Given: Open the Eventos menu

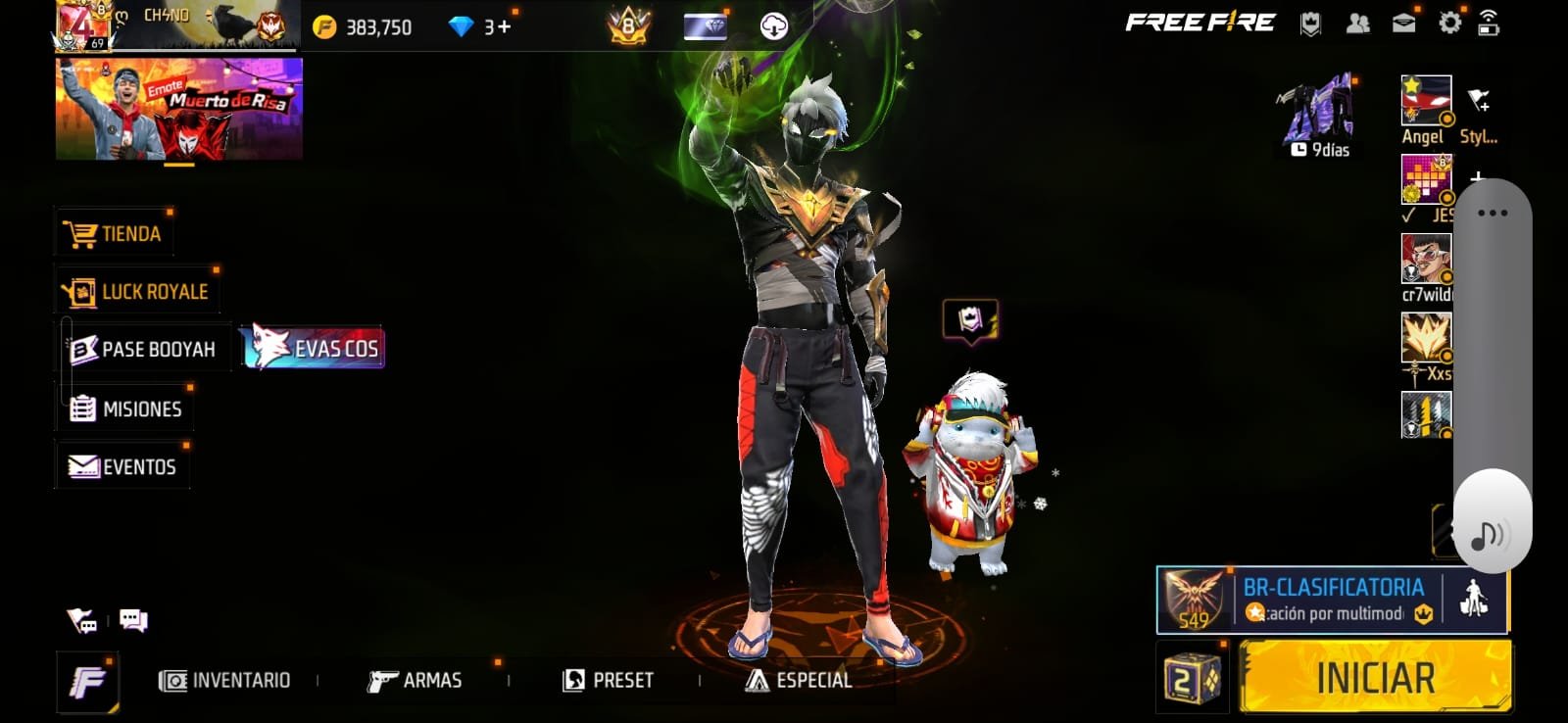Looking at the screenshot, I should (122, 467).
